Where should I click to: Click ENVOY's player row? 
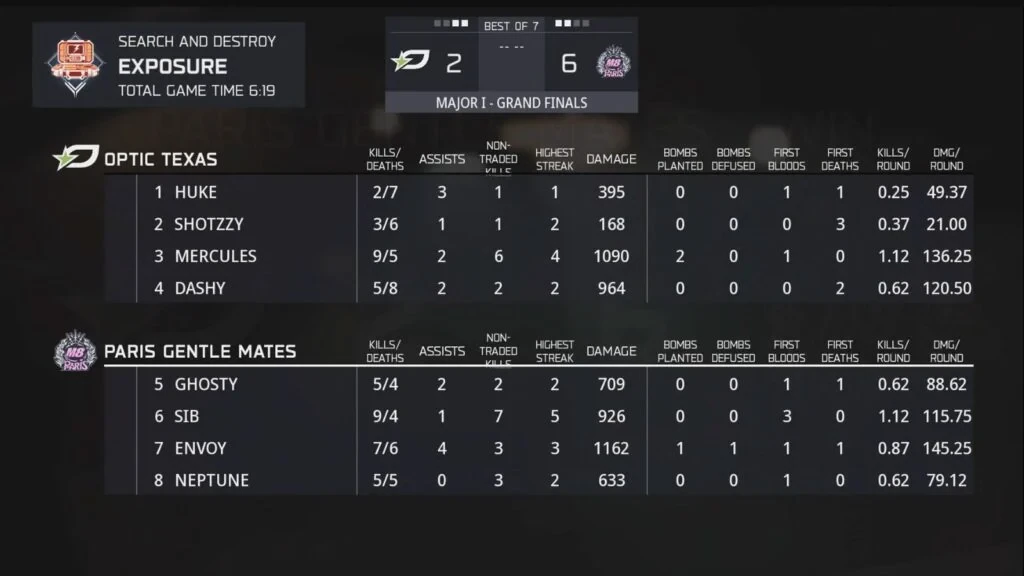point(200,448)
